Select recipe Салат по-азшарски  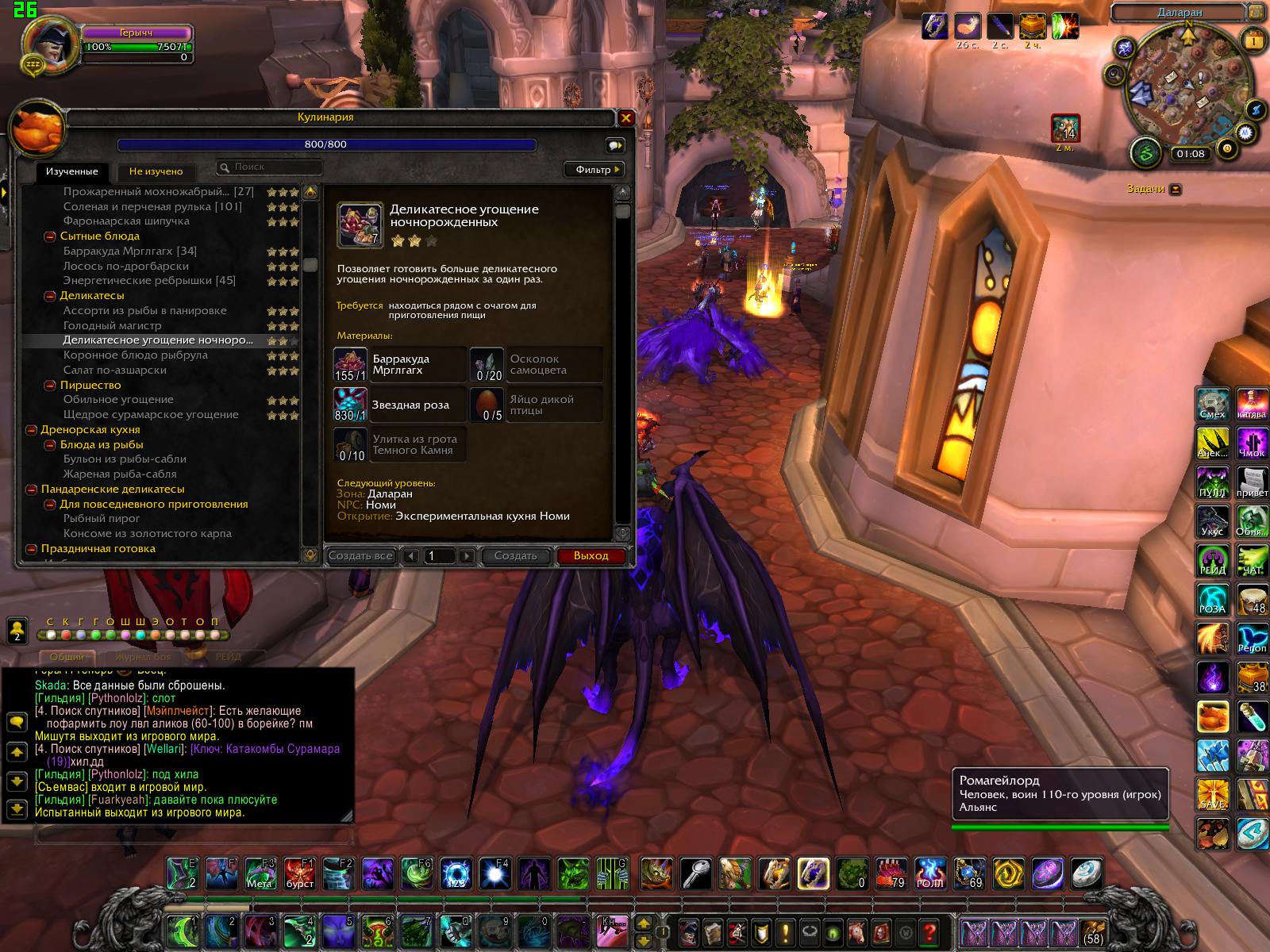[115, 370]
